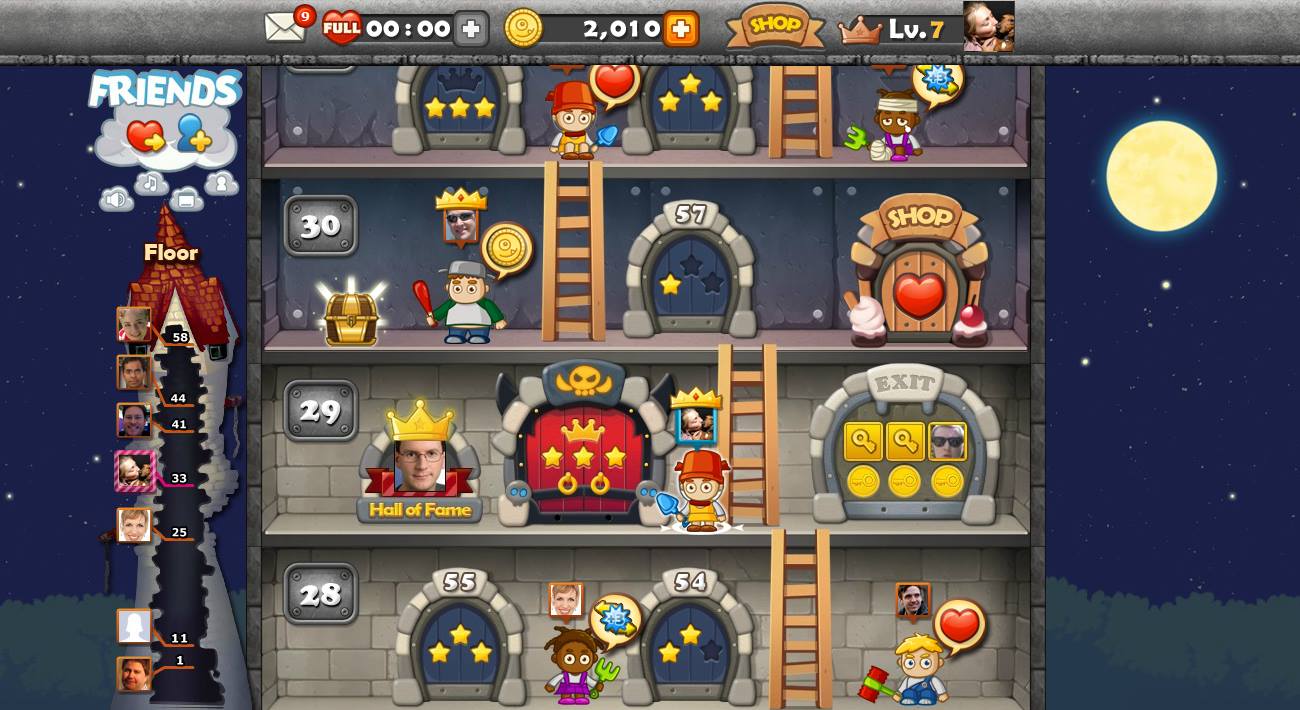Invite a friend with the add-friend icon

[x=194, y=133]
